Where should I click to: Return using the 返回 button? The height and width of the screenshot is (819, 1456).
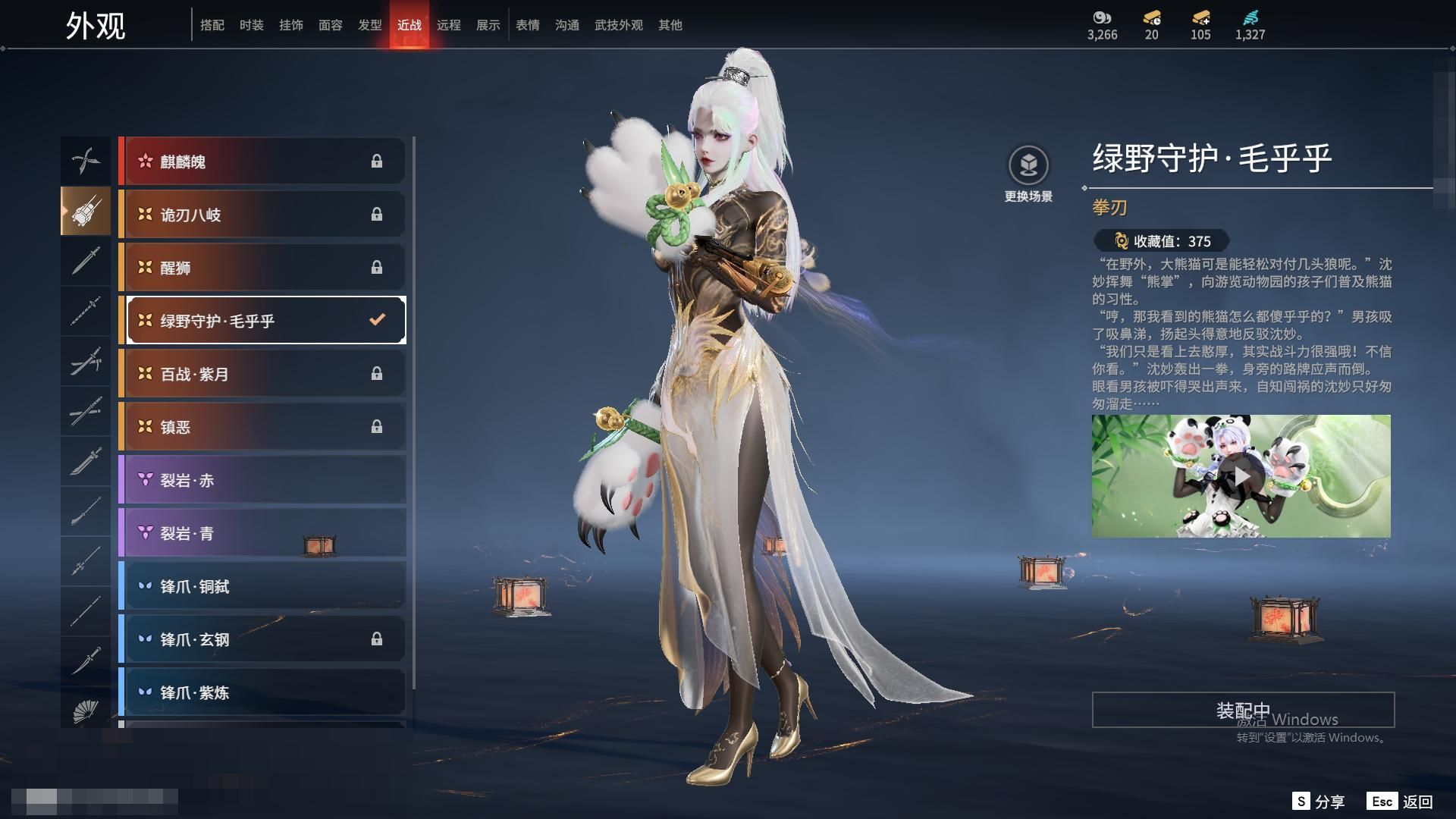pyautogui.click(x=1400, y=802)
